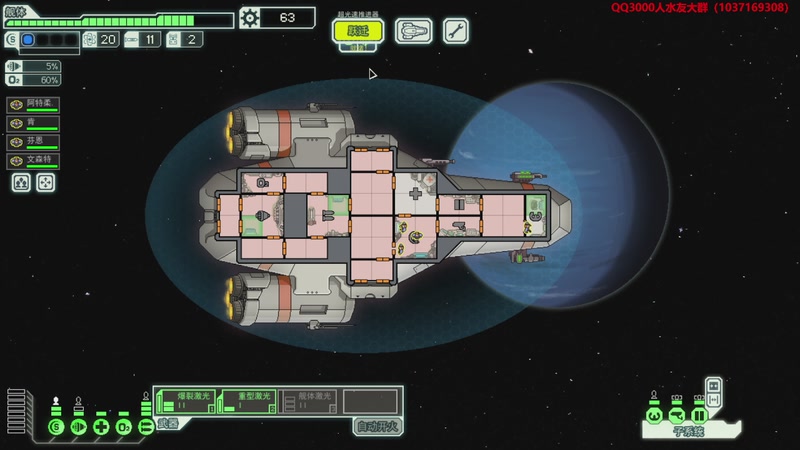Select crew member 肯
Viewport: 800px width, 450px height.
[34, 123]
